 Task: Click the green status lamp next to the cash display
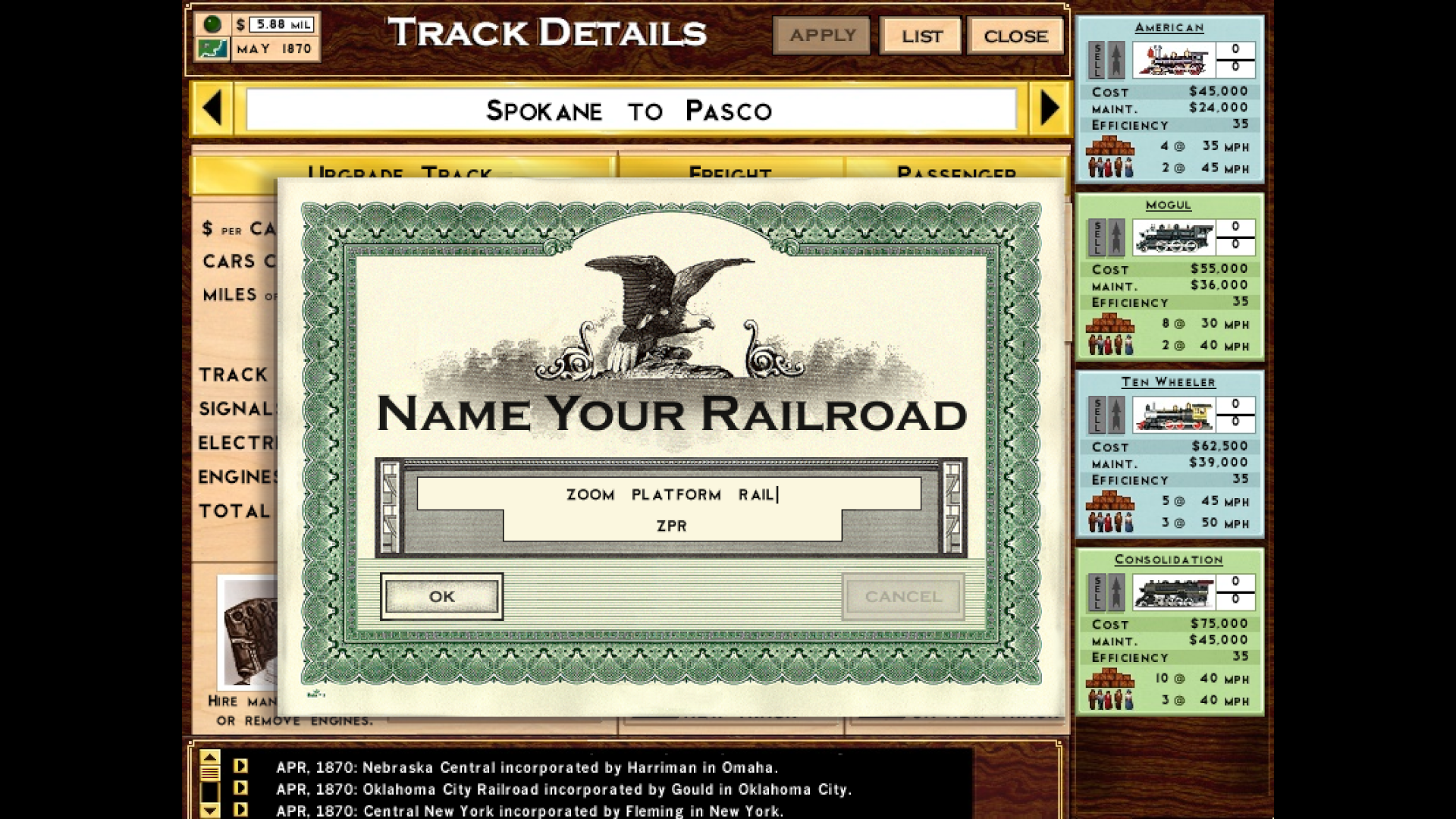coord(213,24)
